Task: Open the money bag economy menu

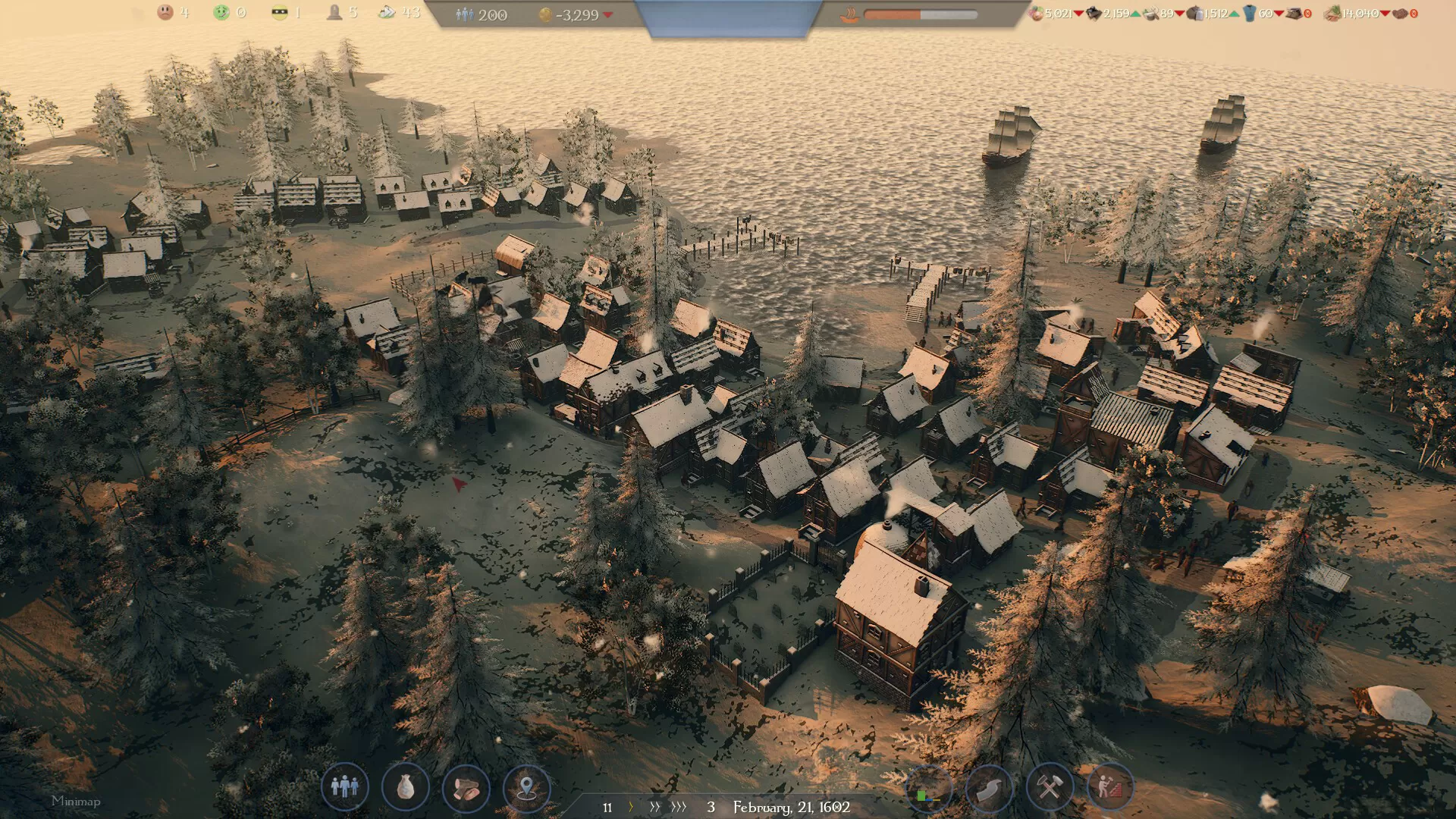Action: pos(405,787)
